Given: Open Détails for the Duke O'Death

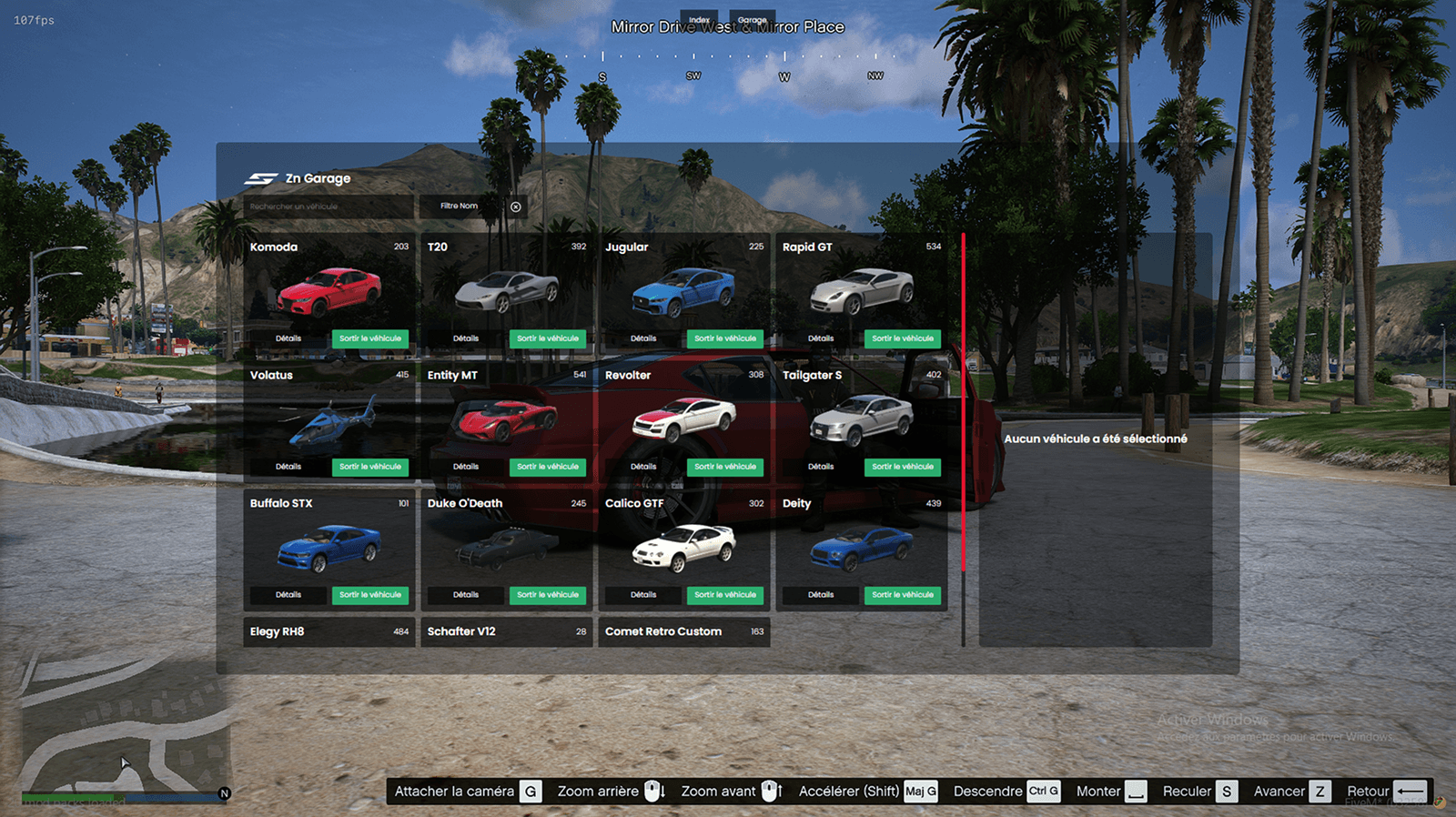Looking at the screenshot, I should pyautogui.click(x=464, y=595).
